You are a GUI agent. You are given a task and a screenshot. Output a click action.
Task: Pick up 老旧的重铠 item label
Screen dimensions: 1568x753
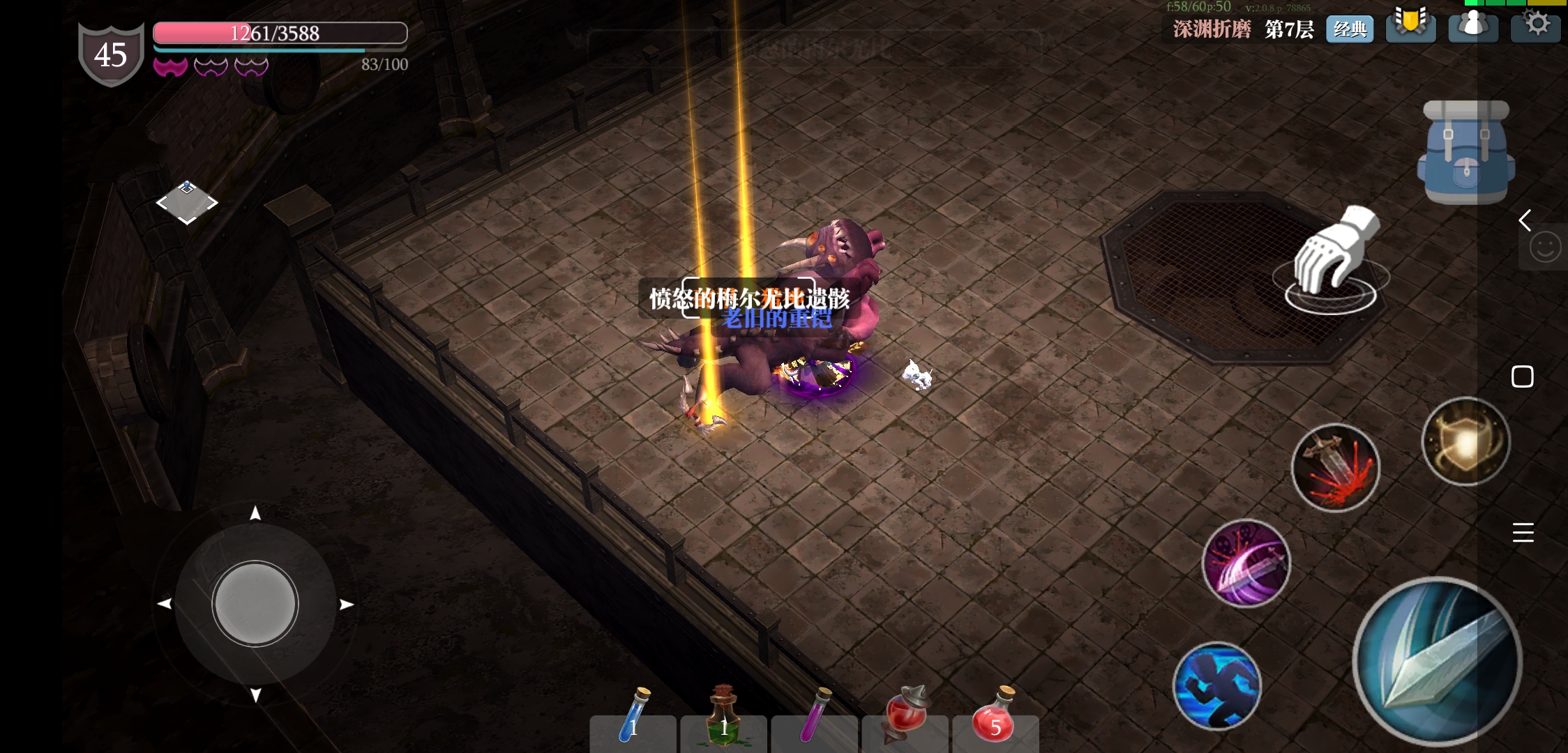(777, 319)
